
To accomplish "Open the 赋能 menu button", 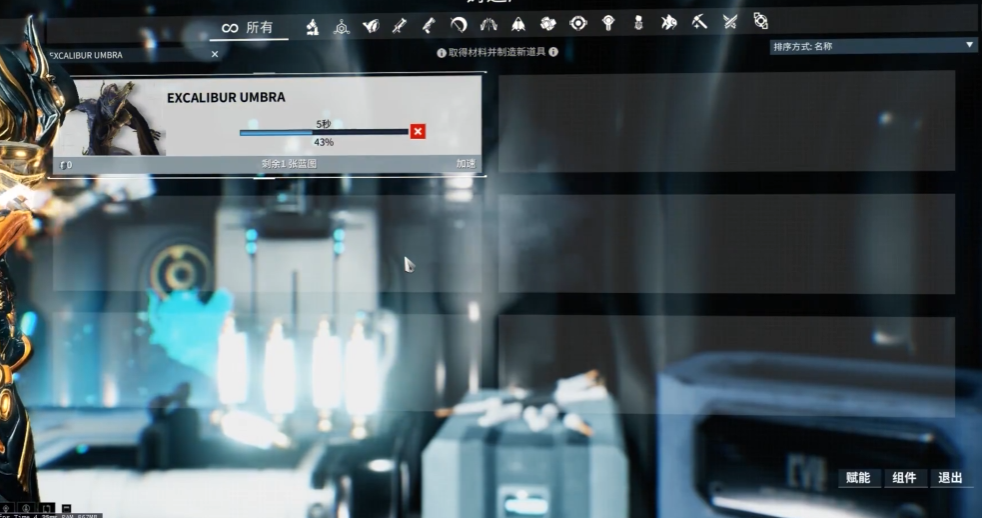I will pos(858,478).
